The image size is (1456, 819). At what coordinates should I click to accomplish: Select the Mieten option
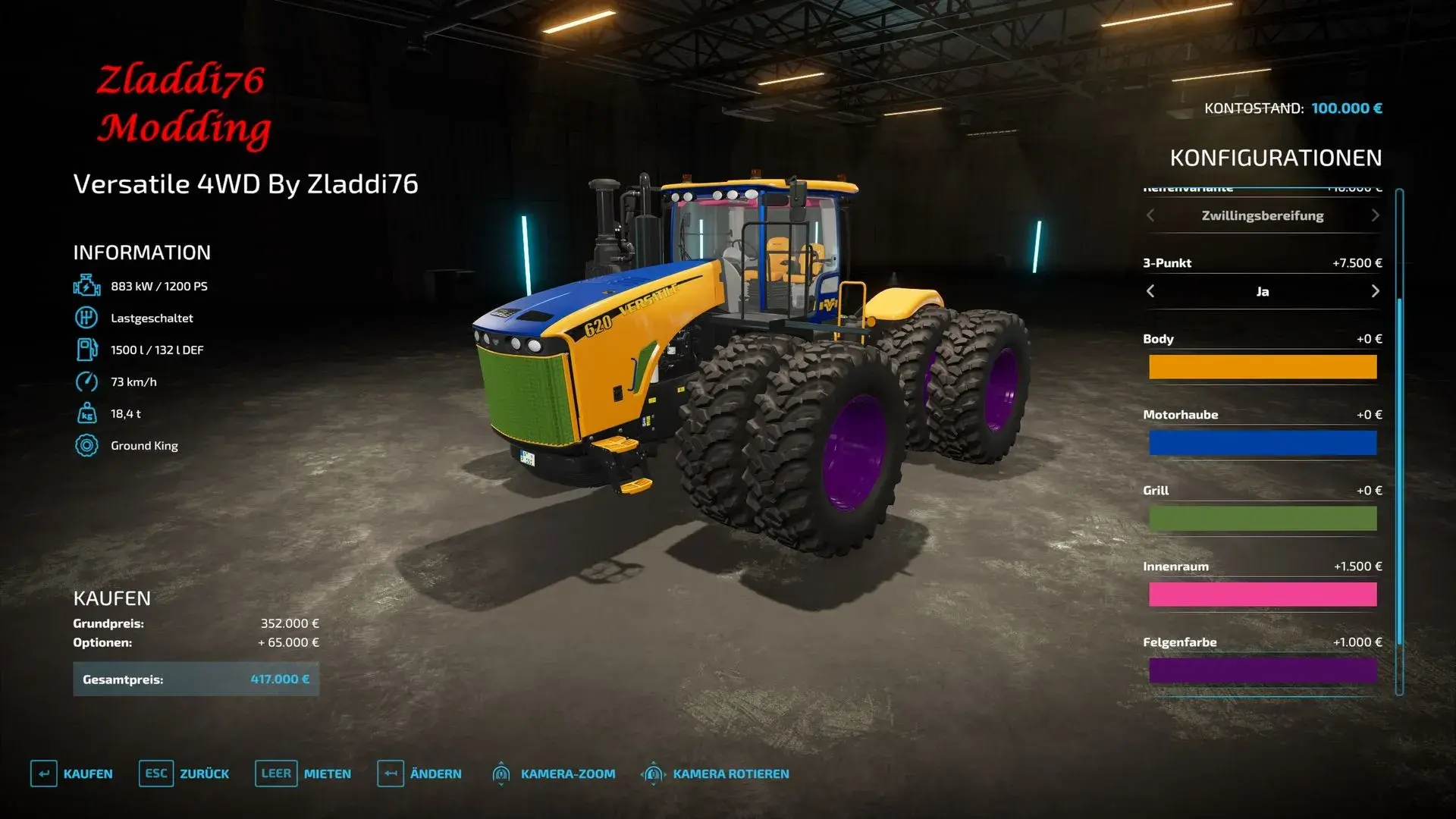click(326, 773)
